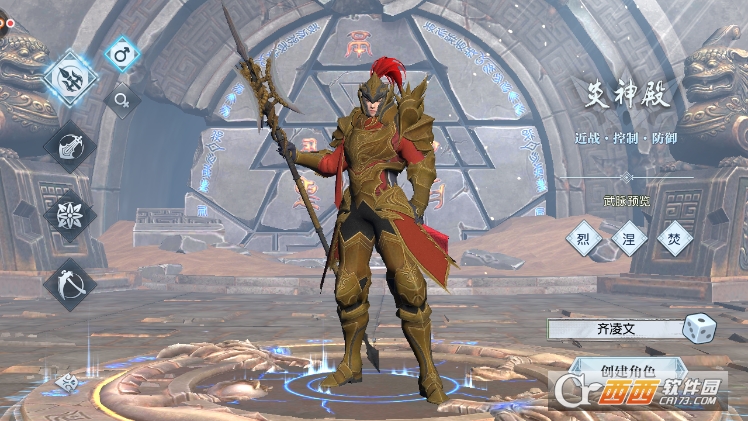This screenshot has height=421, width=748.
Task: Roll the dice for a random name
Action: (699, 328)
